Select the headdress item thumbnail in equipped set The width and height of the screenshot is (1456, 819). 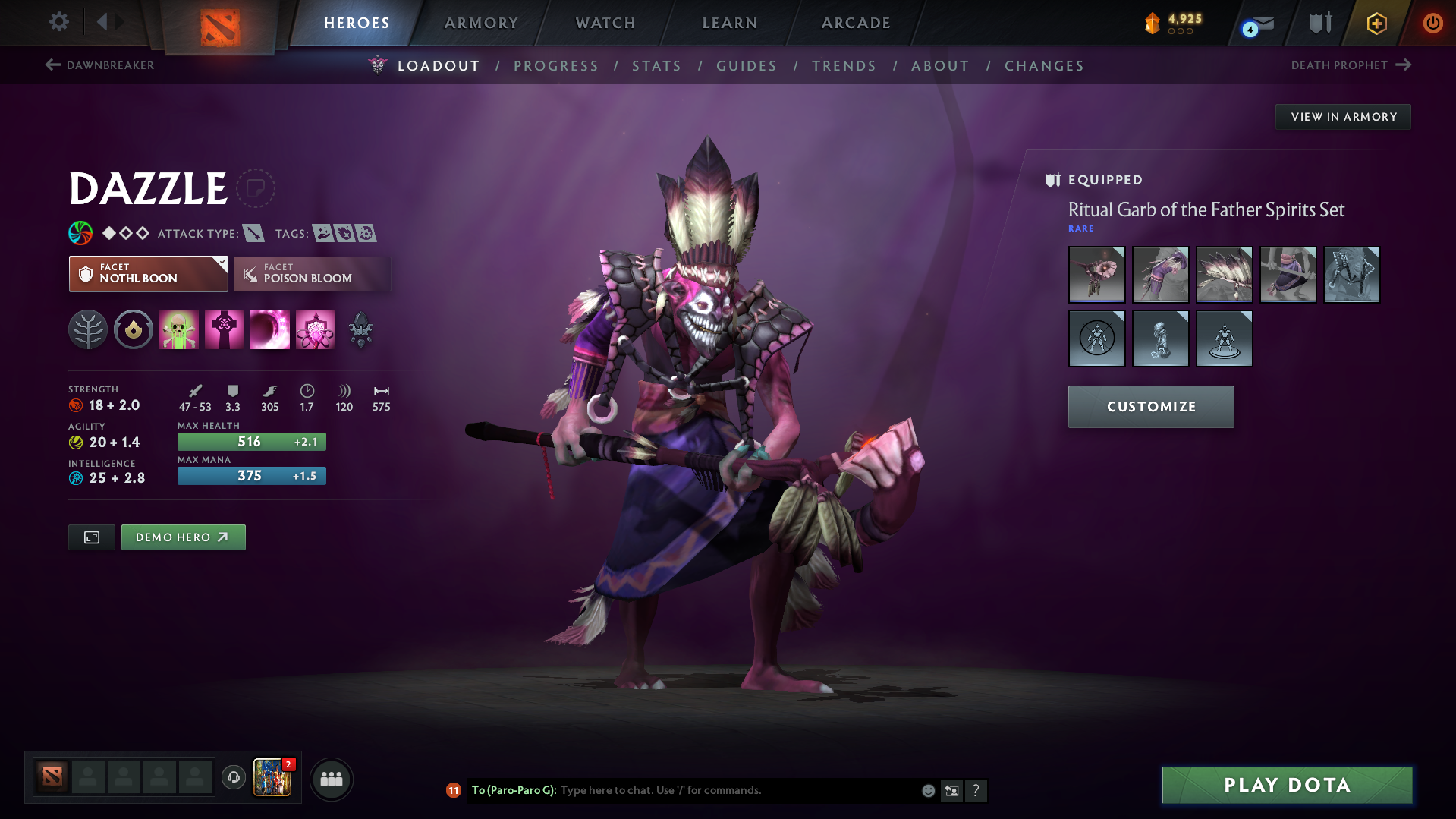pyautogui.click(x=1224, y=275)
